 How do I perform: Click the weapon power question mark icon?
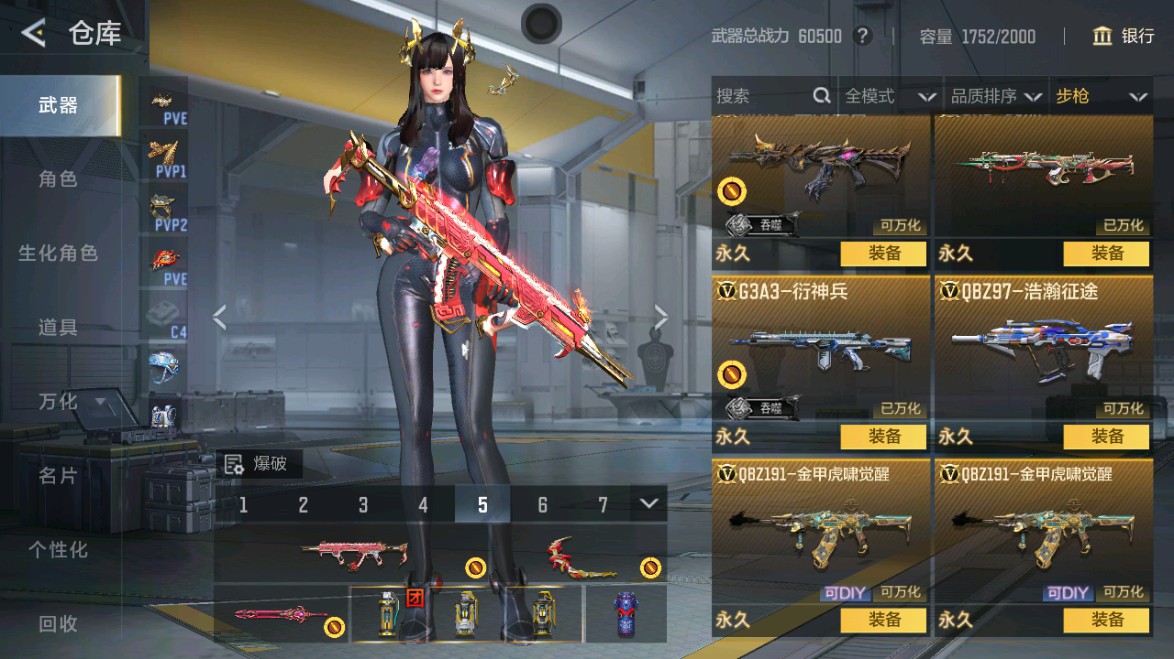863,36
